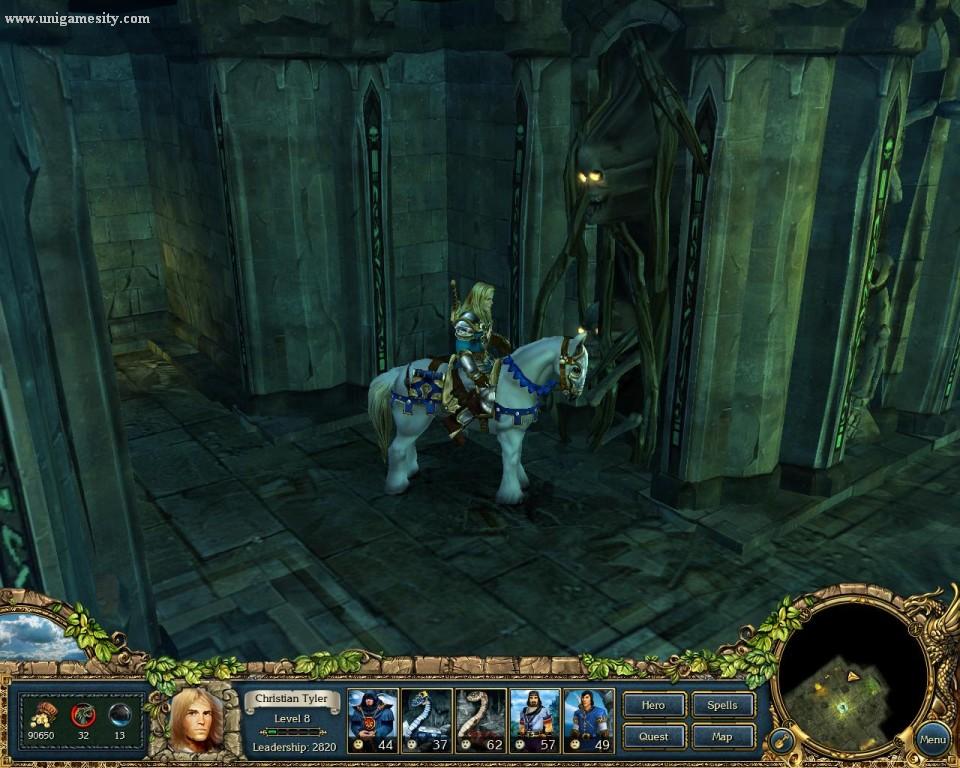The height and width of the screenshot is (768, 960).
Task: Select the pale snake troop numbering 62
Action: coord(480,719)
